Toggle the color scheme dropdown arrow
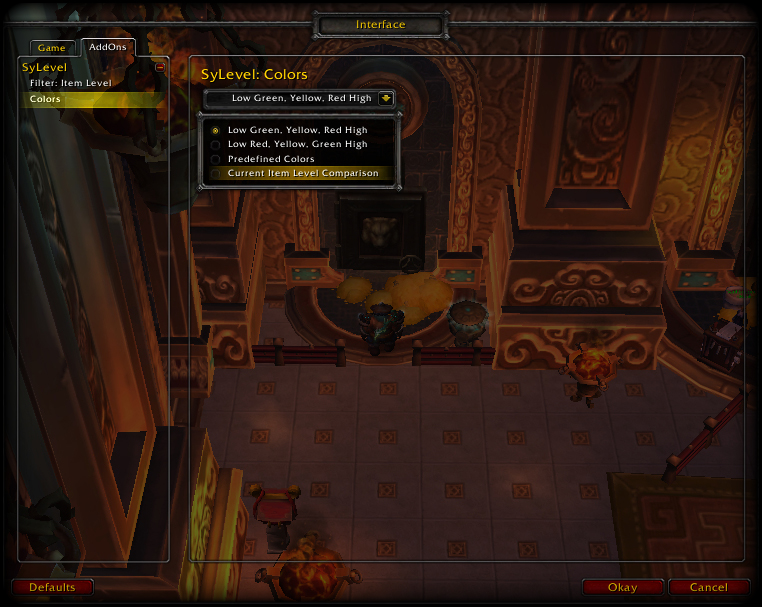 pyautogui.click(x=386, y=98)
